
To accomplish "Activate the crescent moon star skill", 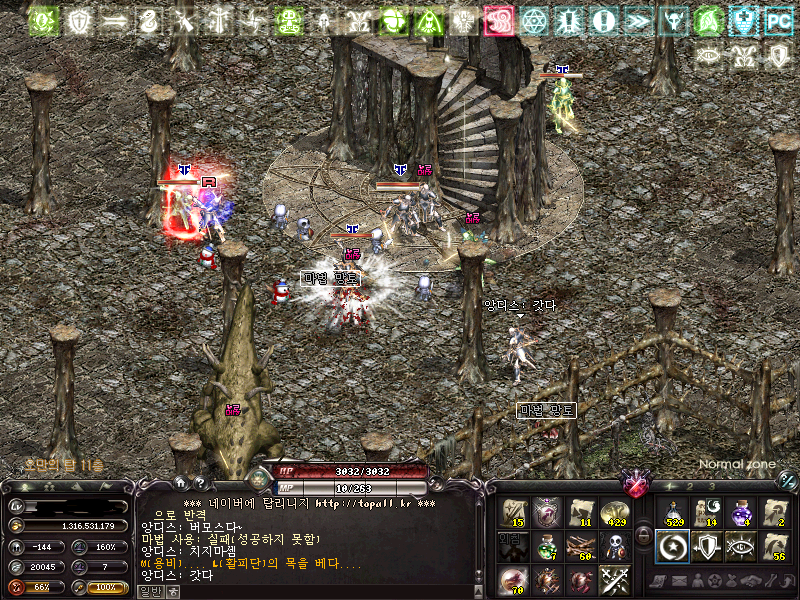I will 673,547.
